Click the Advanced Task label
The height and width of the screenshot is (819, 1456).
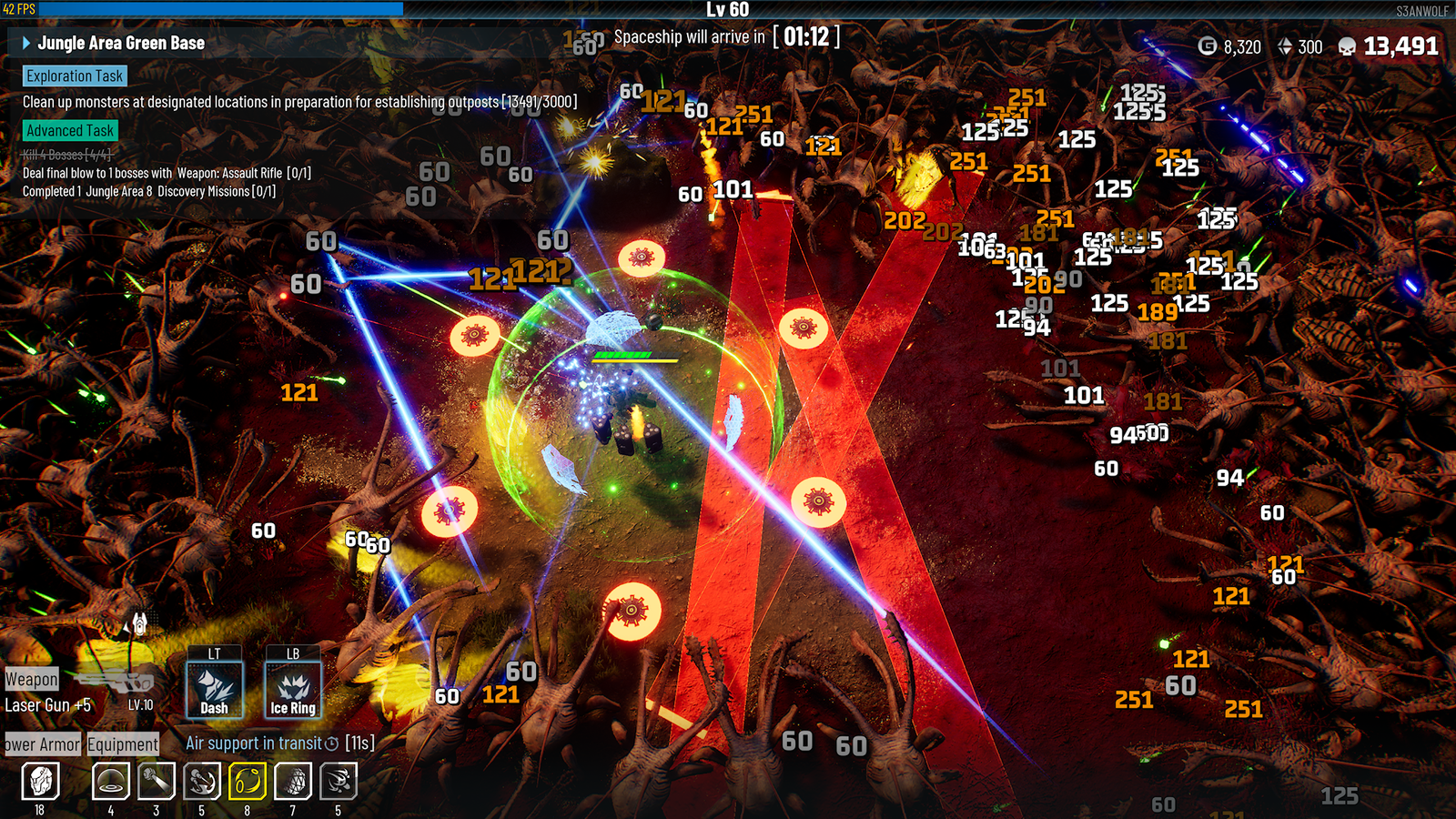[x=70, y=131]
